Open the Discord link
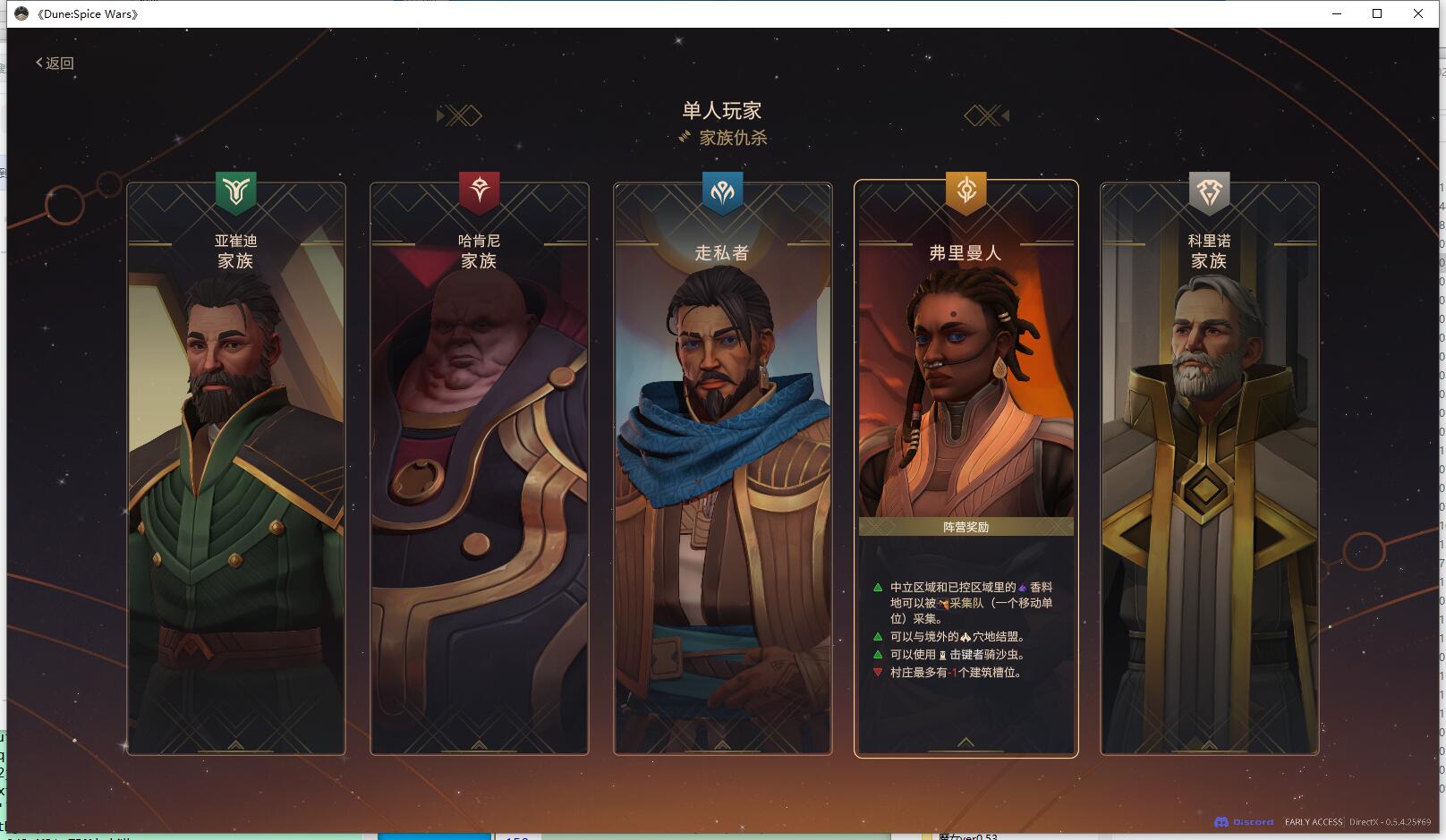 tap(1244, 821)
